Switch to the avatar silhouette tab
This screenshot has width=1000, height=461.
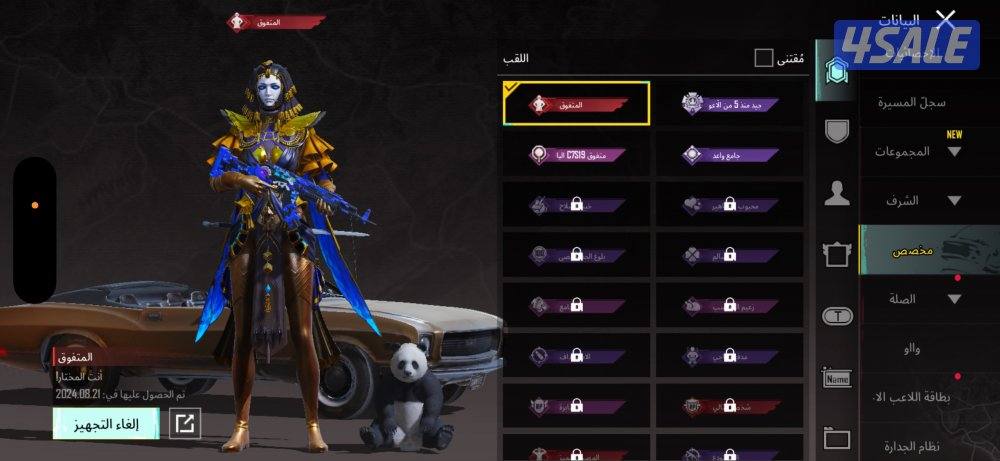pyautogui.click(x=836, y=194)
